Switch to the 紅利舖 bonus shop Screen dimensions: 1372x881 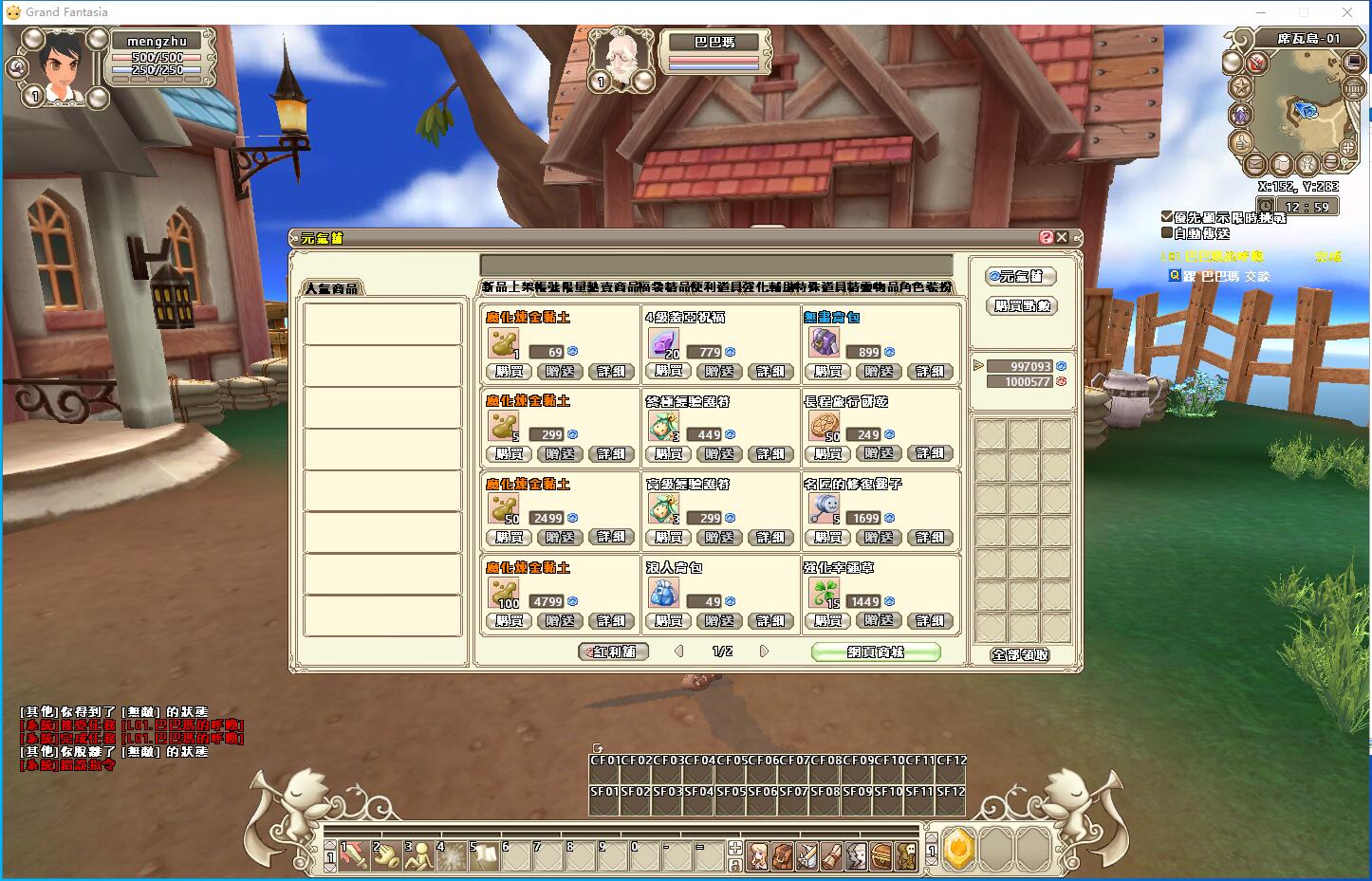[614, 652]
